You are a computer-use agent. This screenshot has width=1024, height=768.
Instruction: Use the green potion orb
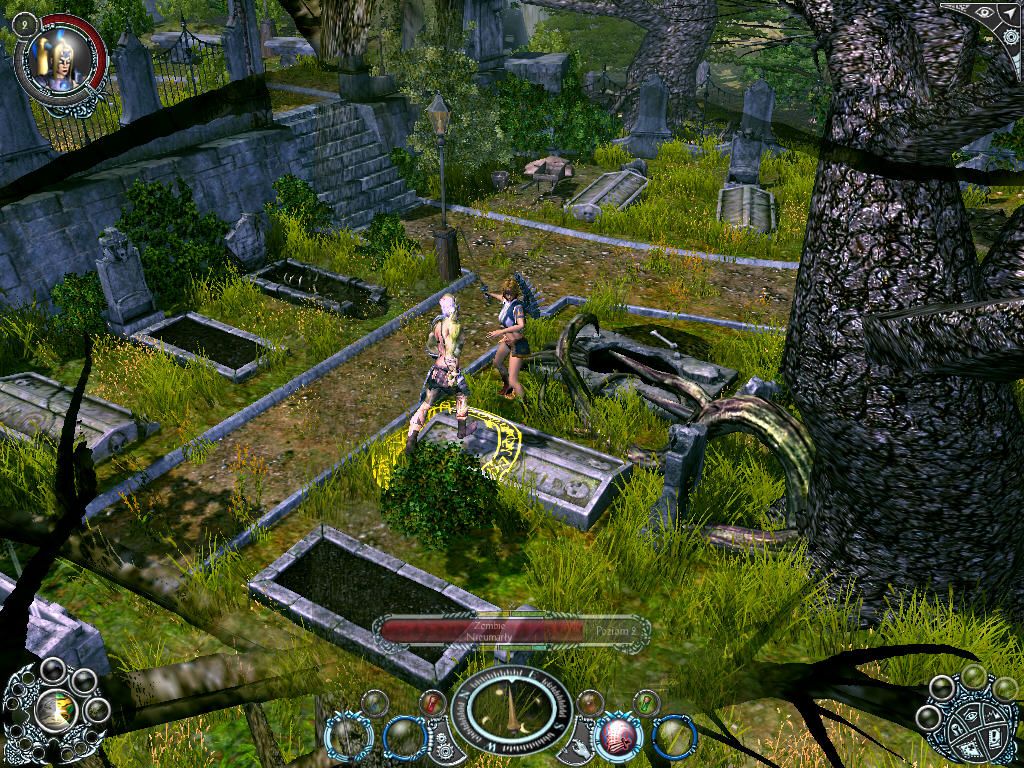click(x=646, y=702)
